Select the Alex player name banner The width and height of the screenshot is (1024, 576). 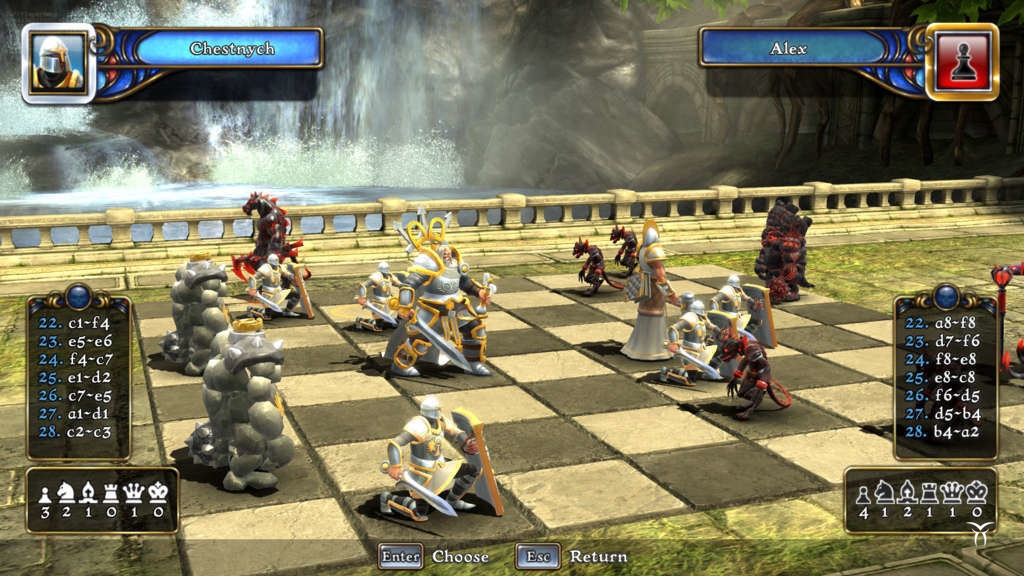pyautogui.click(x=788, y=48)
